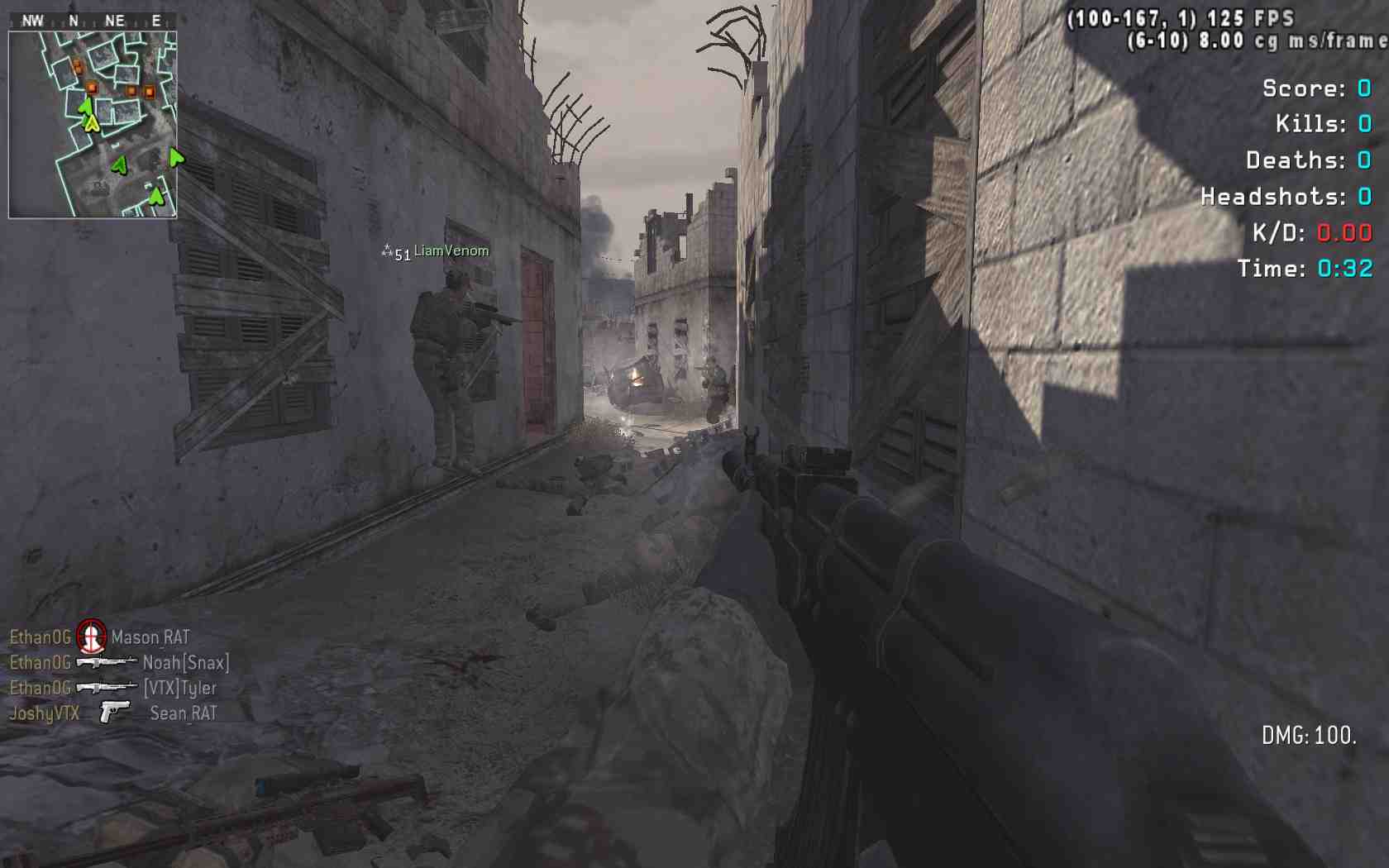Choose the kill feed entry for [VTX]Tyler

pyautogui.click(x=112, y=688)
